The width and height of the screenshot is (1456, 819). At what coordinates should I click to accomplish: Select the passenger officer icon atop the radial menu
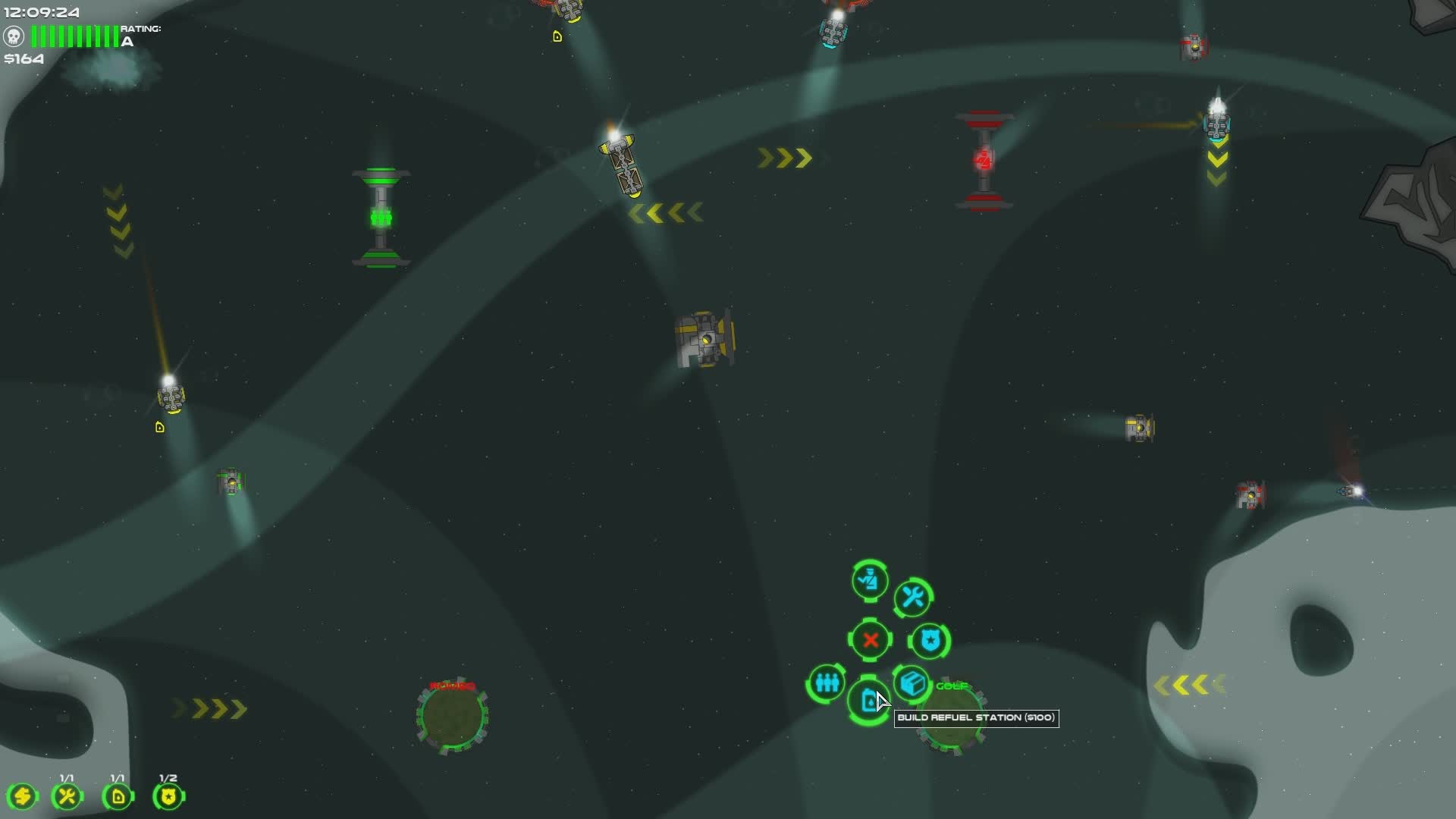(x=870, y=580)
